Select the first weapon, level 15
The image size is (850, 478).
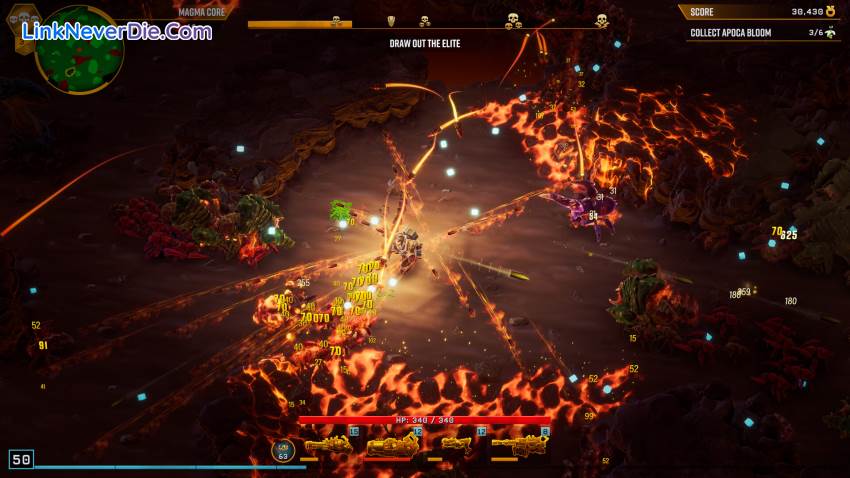(x=328, y=445)
